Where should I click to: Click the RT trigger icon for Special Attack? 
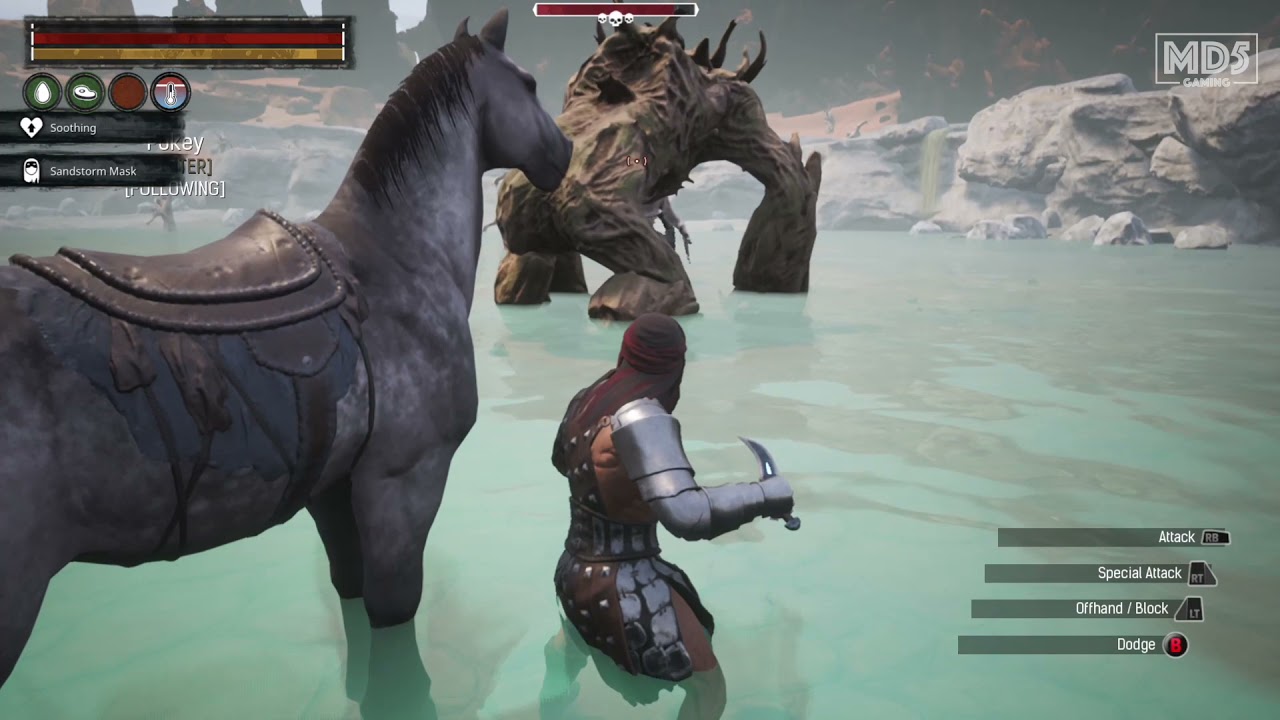pyautogui.click(x=1200, y=573)
